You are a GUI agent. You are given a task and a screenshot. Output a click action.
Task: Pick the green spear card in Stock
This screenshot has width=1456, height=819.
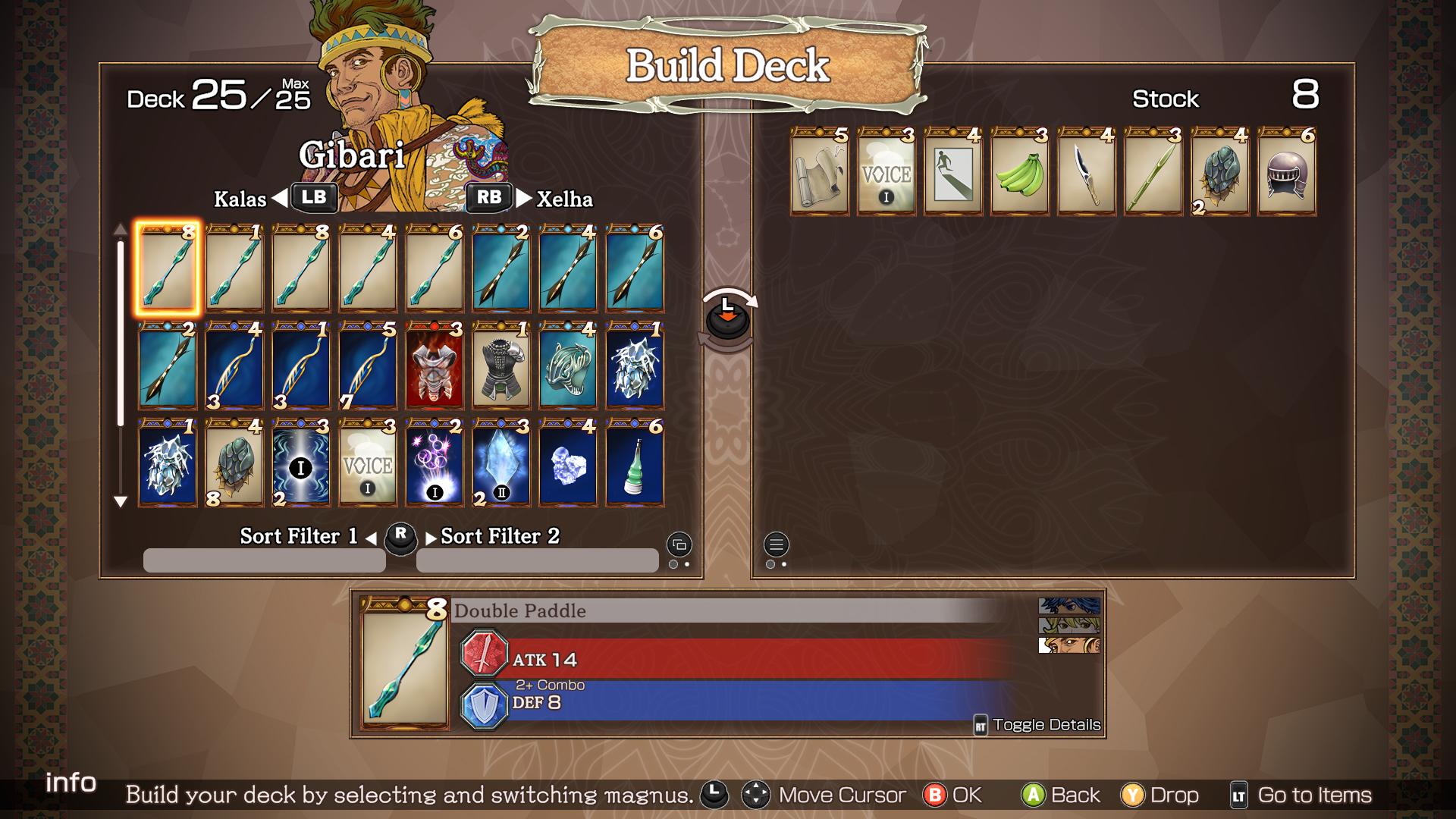[x=1153, y=172]
